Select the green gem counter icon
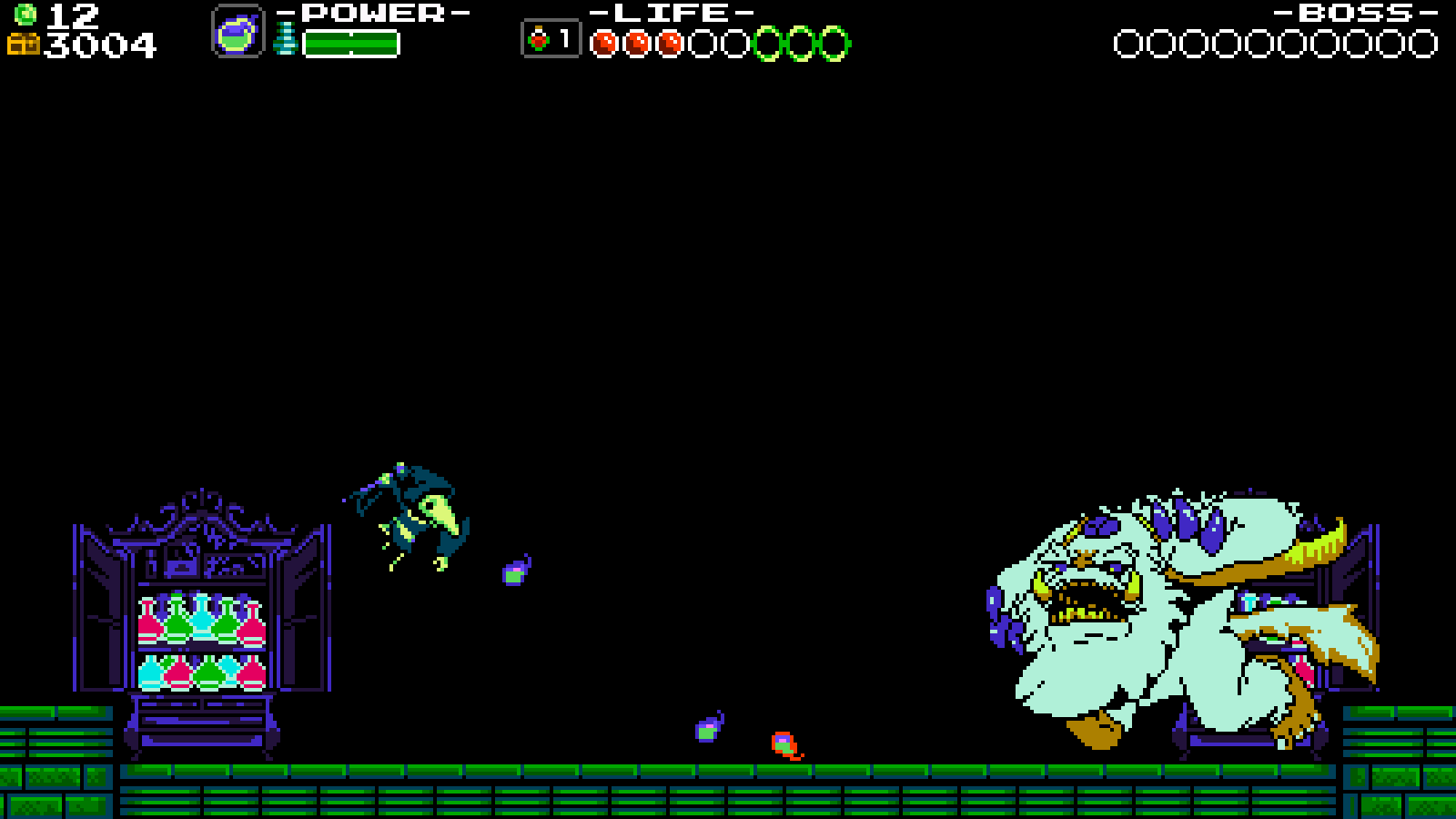The image size is (1456, 819). [25, 14]
